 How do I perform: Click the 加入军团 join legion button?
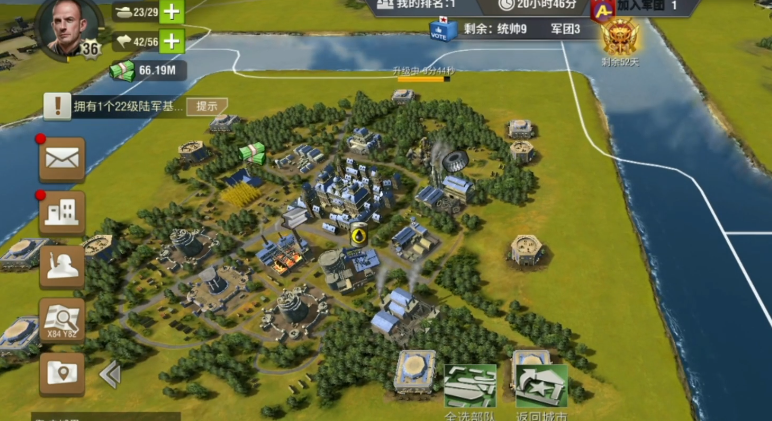point(642,6)
